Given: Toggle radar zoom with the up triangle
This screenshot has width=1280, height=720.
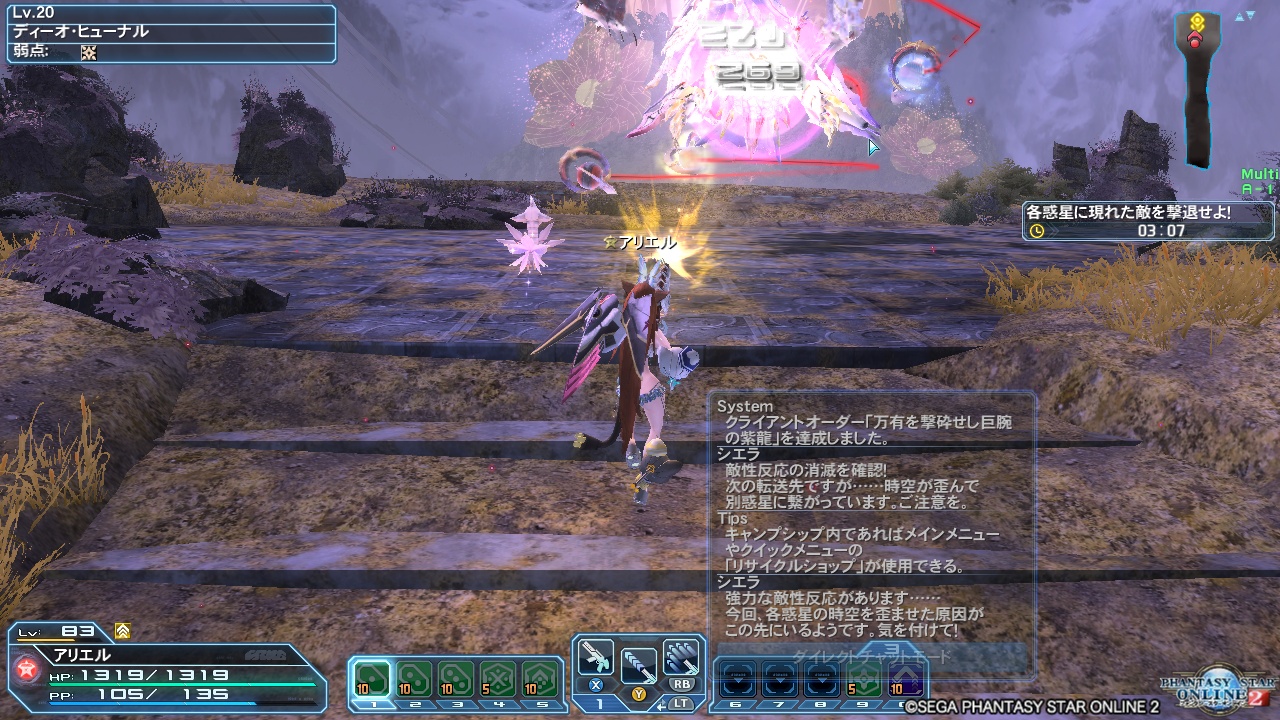Looking at the screenshot, I should [x=1239, y=16].
